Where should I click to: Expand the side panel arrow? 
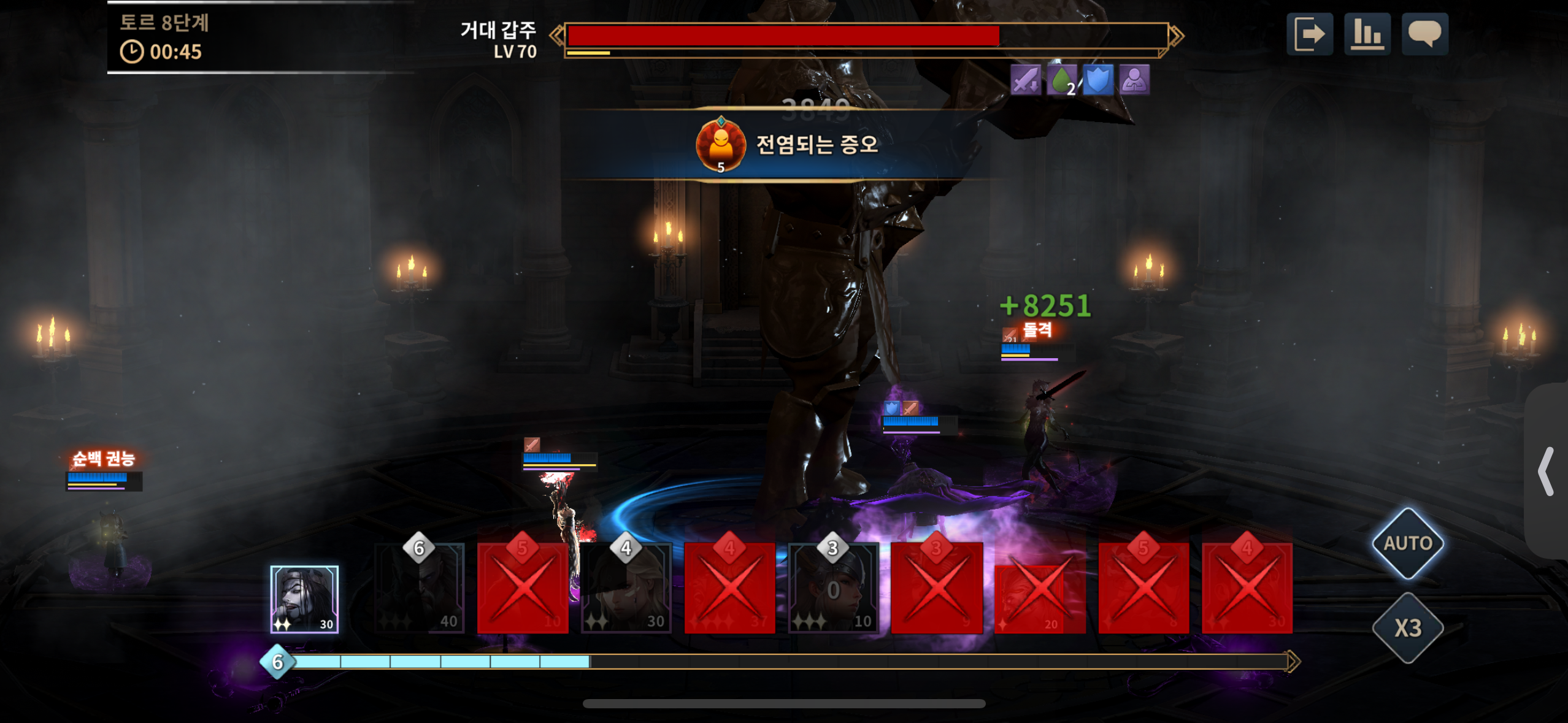pyautogui.click(x=1546, y=471)
